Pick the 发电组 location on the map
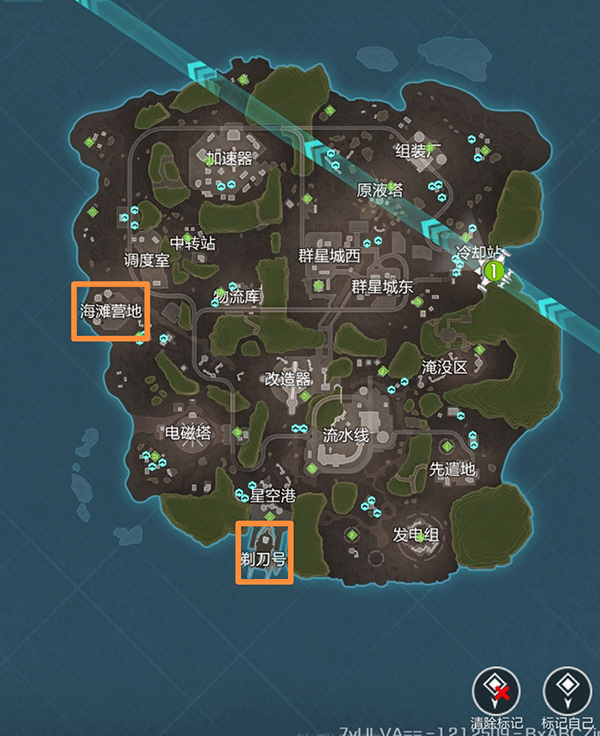The height and width of the screenshot is (736, 600). (x=416, y=535)
